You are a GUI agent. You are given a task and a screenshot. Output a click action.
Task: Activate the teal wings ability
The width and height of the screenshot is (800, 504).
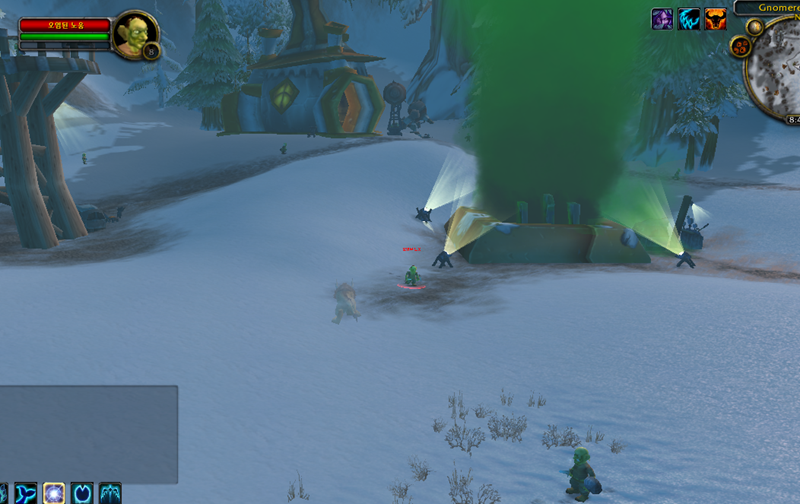click(110, 494)
